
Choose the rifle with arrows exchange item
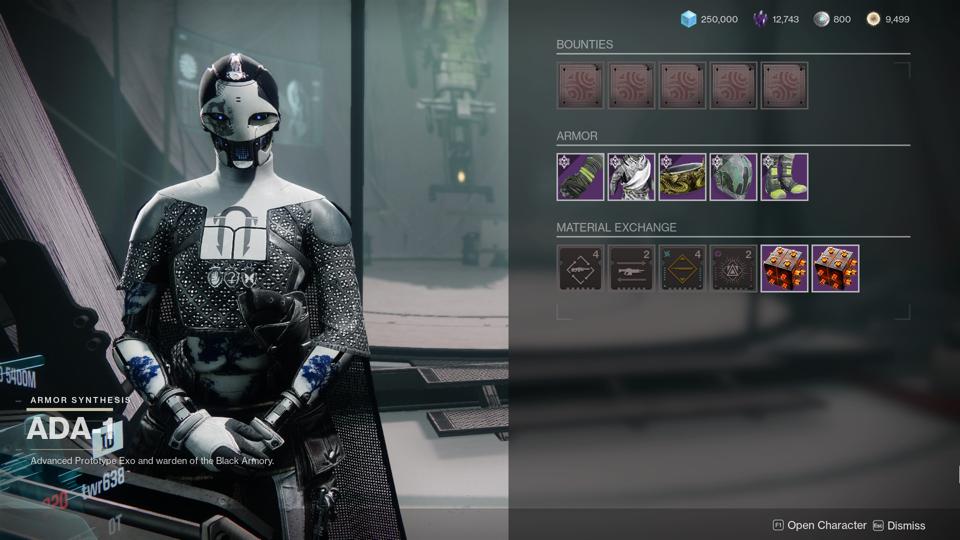pyautogui.click(x=631, y=268)
